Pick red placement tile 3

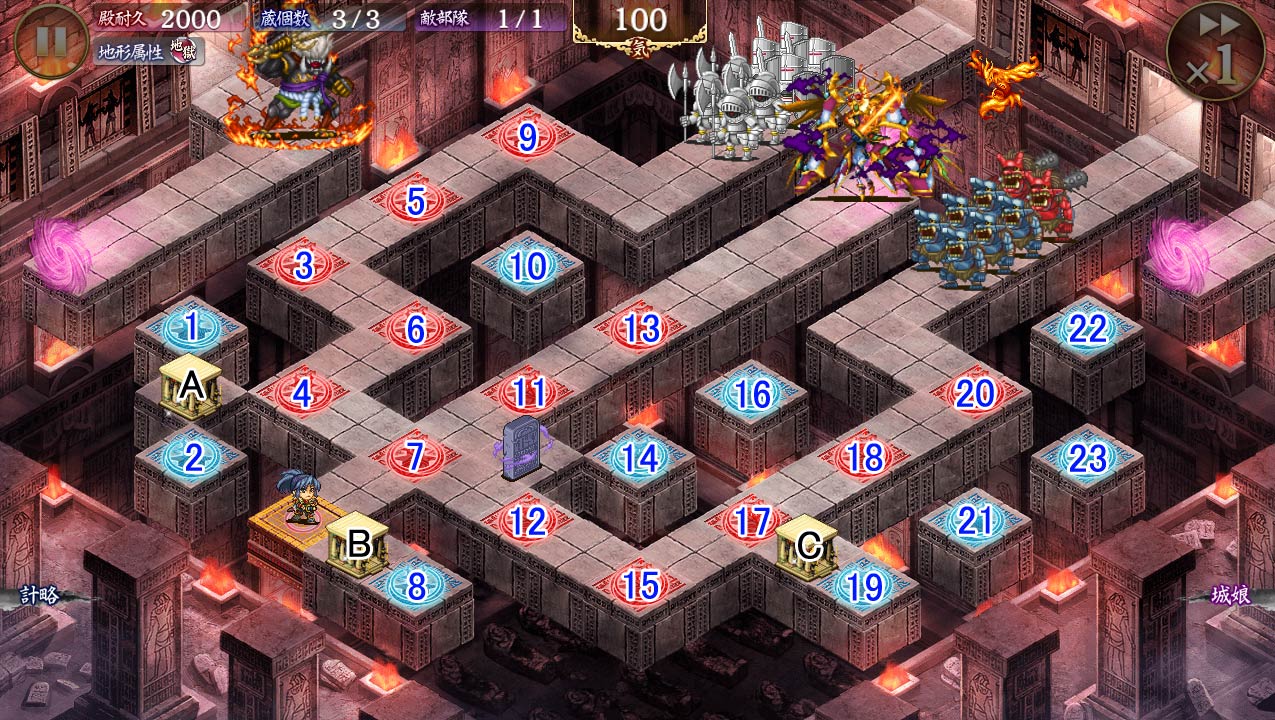click(x=303, y=266)
